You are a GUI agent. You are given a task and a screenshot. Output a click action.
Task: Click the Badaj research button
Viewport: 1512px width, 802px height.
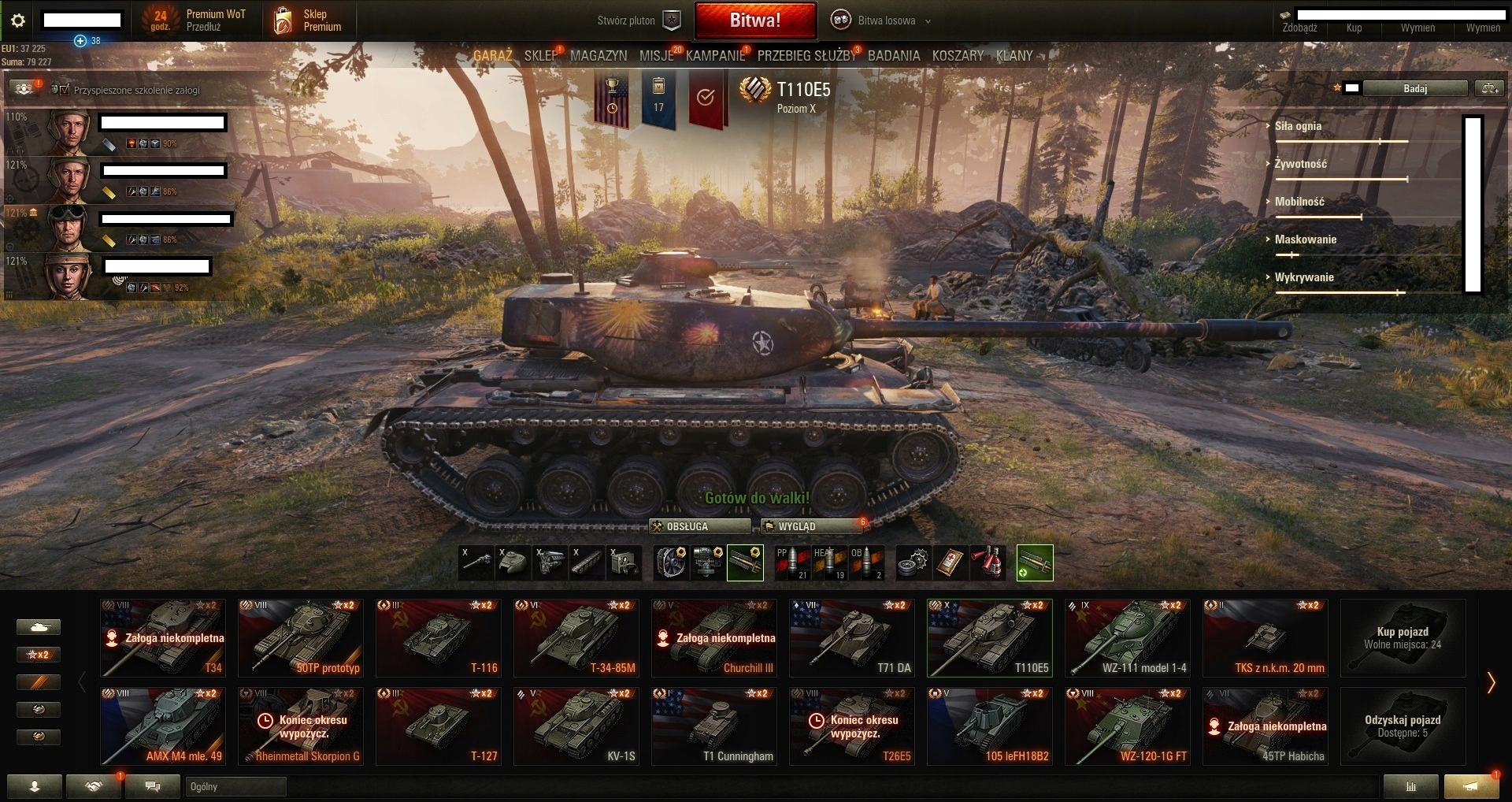pos(1416,88)
